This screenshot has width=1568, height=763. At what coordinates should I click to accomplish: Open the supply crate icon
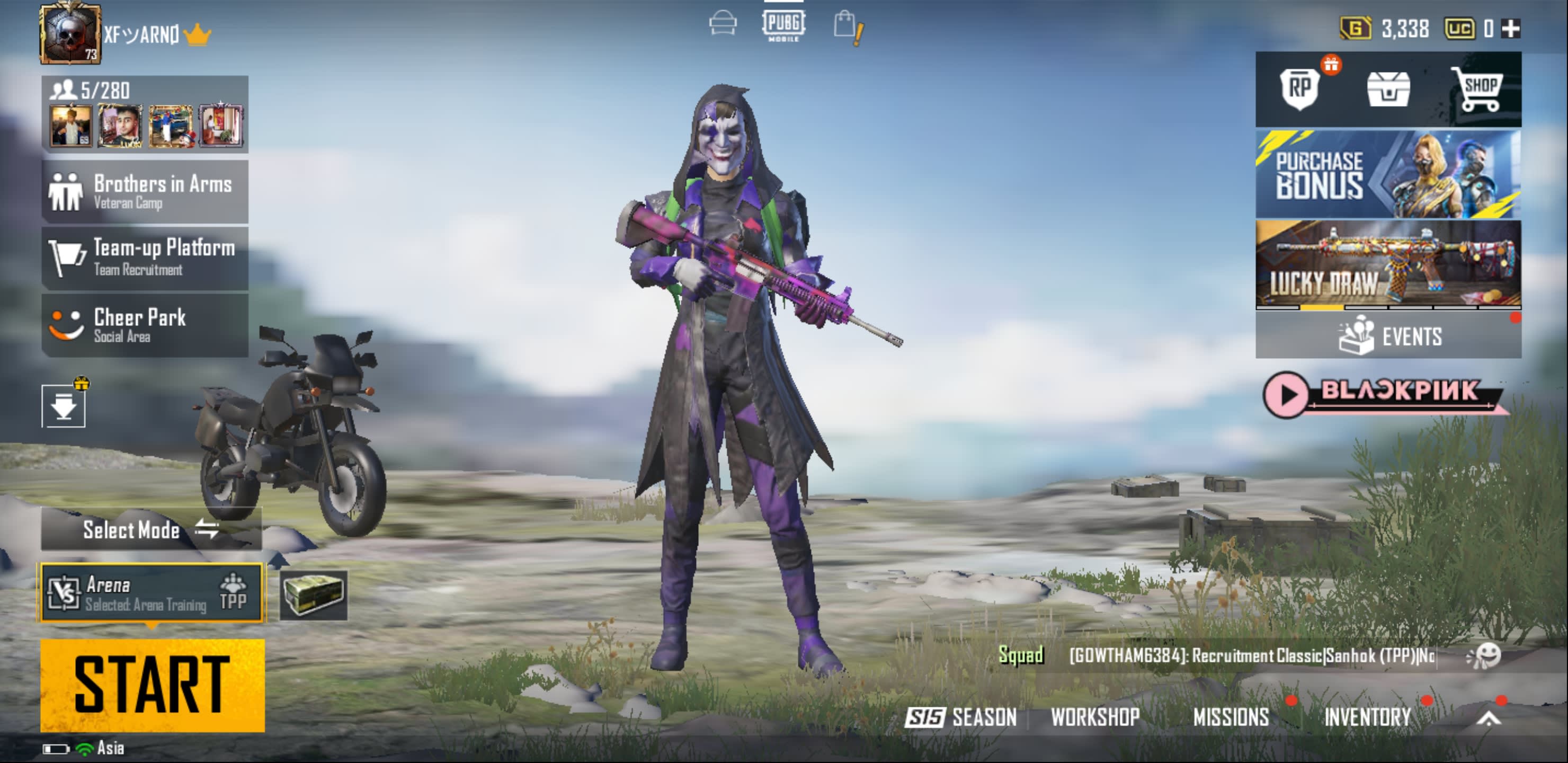314,595
